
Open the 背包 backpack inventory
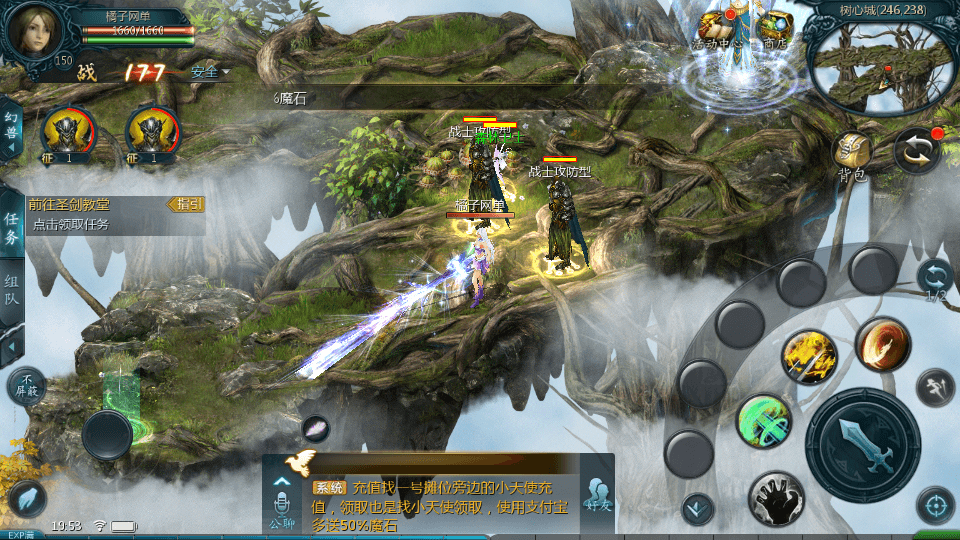tap(853, 155)
